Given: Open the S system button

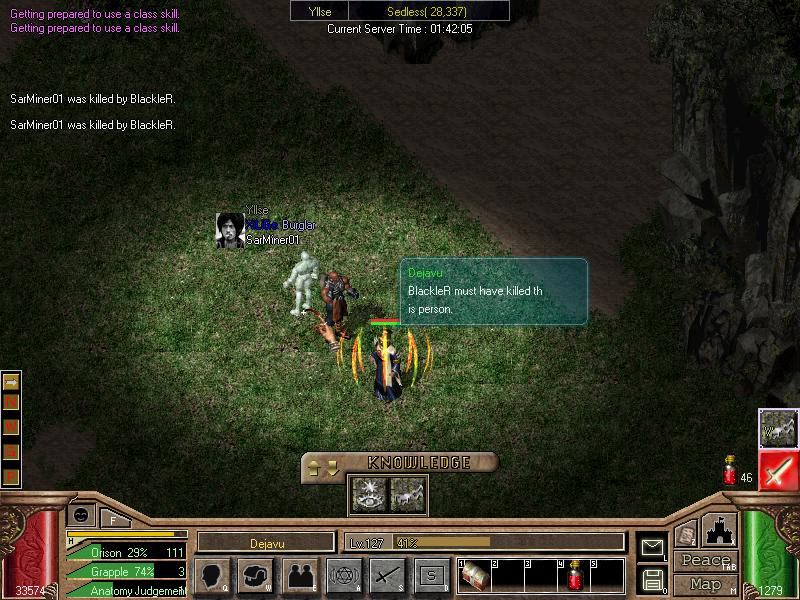Looking at the screenshot, I should pyautogui.click(x=432, y=576).
